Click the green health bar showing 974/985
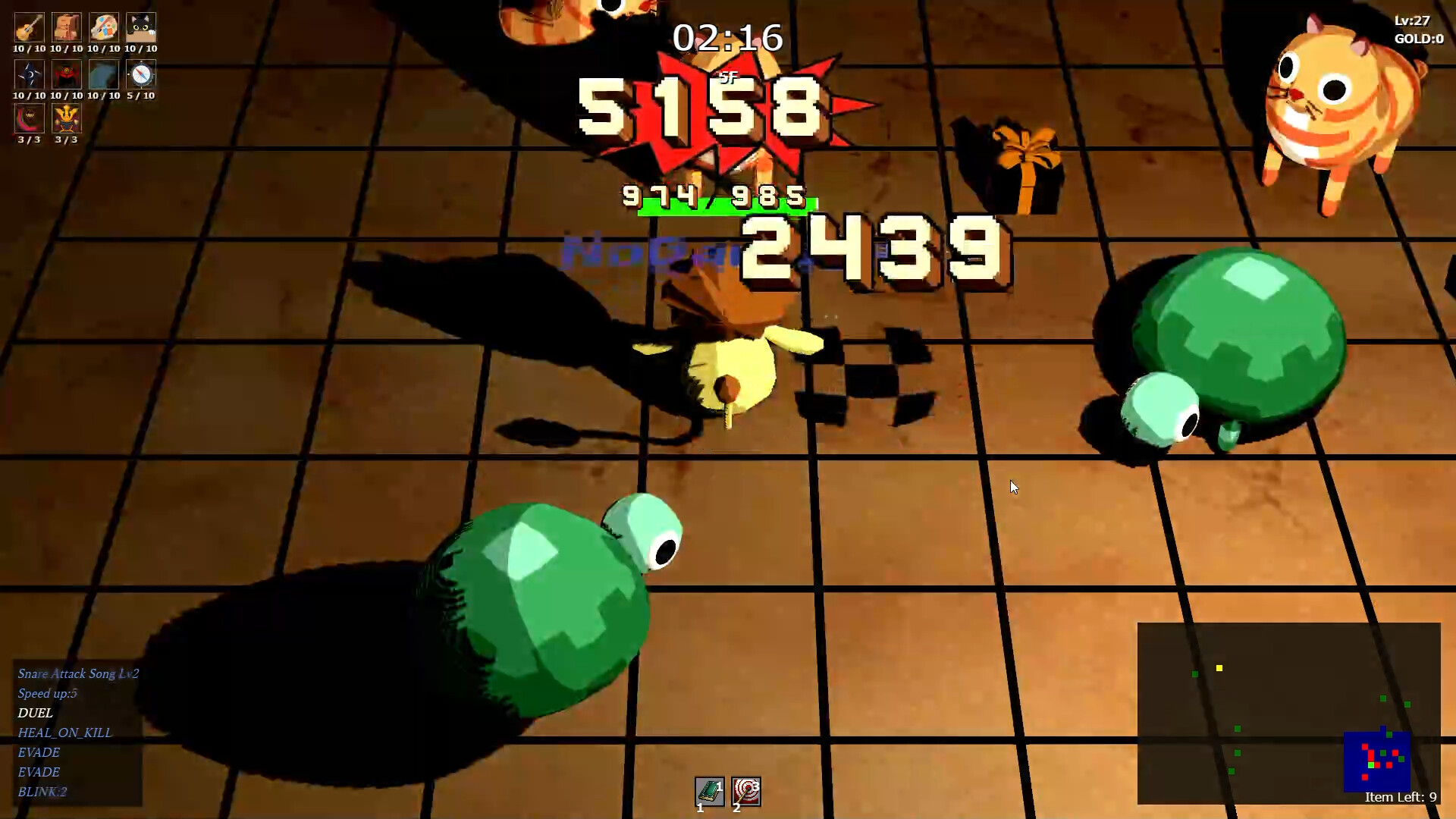The height and width of the screenshot is (819, 1456). 726,206
